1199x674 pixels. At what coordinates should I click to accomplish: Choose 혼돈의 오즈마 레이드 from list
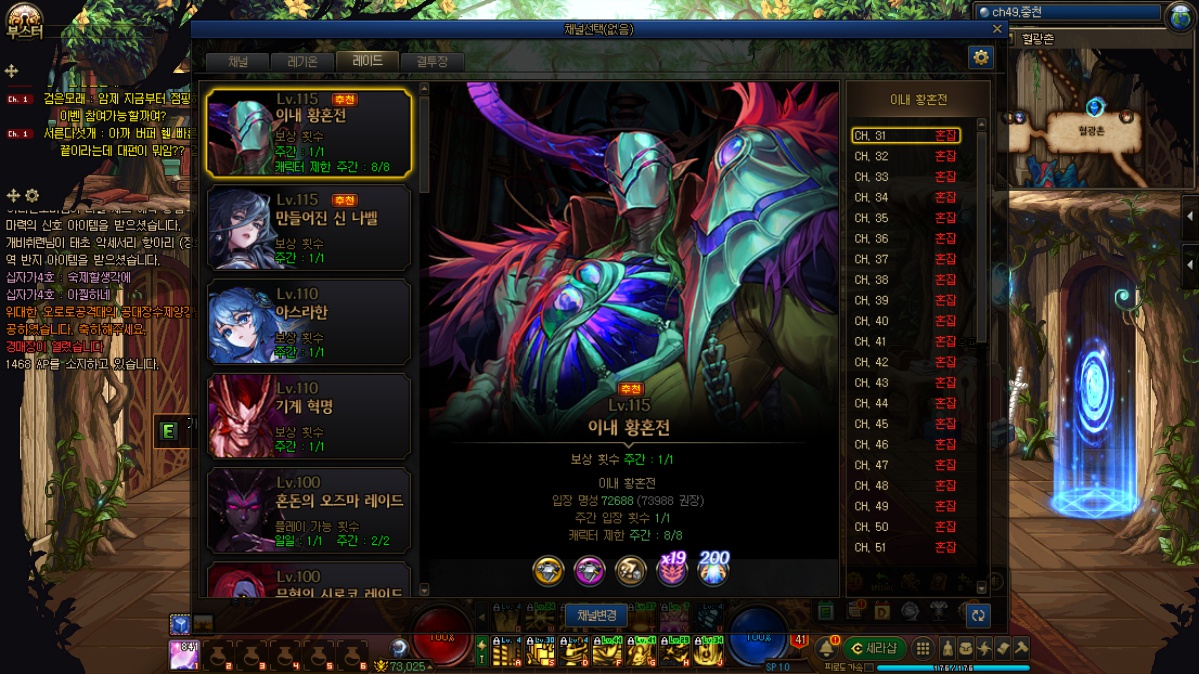308,510
